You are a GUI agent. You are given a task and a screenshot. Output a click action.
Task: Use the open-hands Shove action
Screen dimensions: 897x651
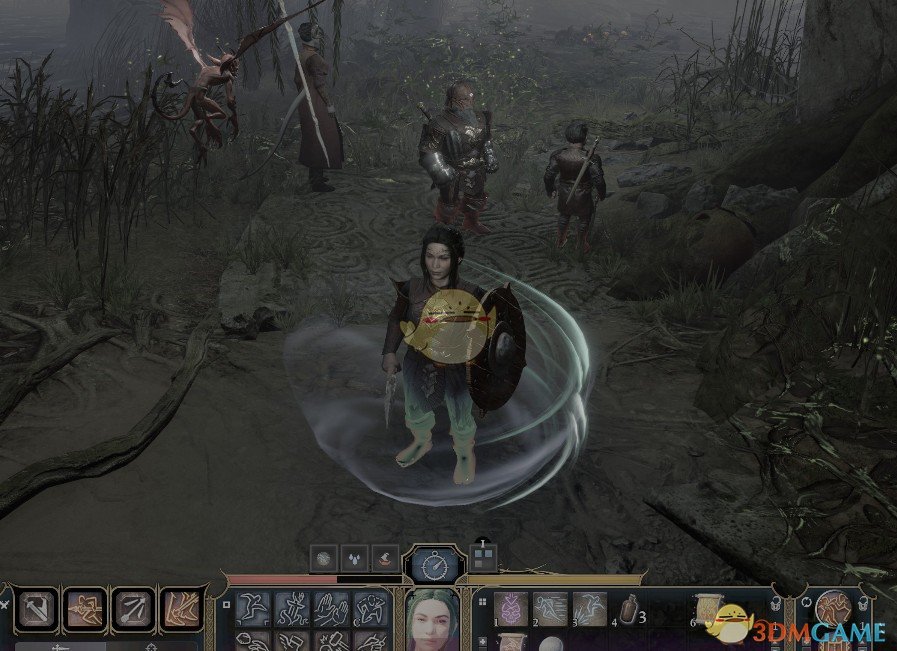(x=332, y=609)
